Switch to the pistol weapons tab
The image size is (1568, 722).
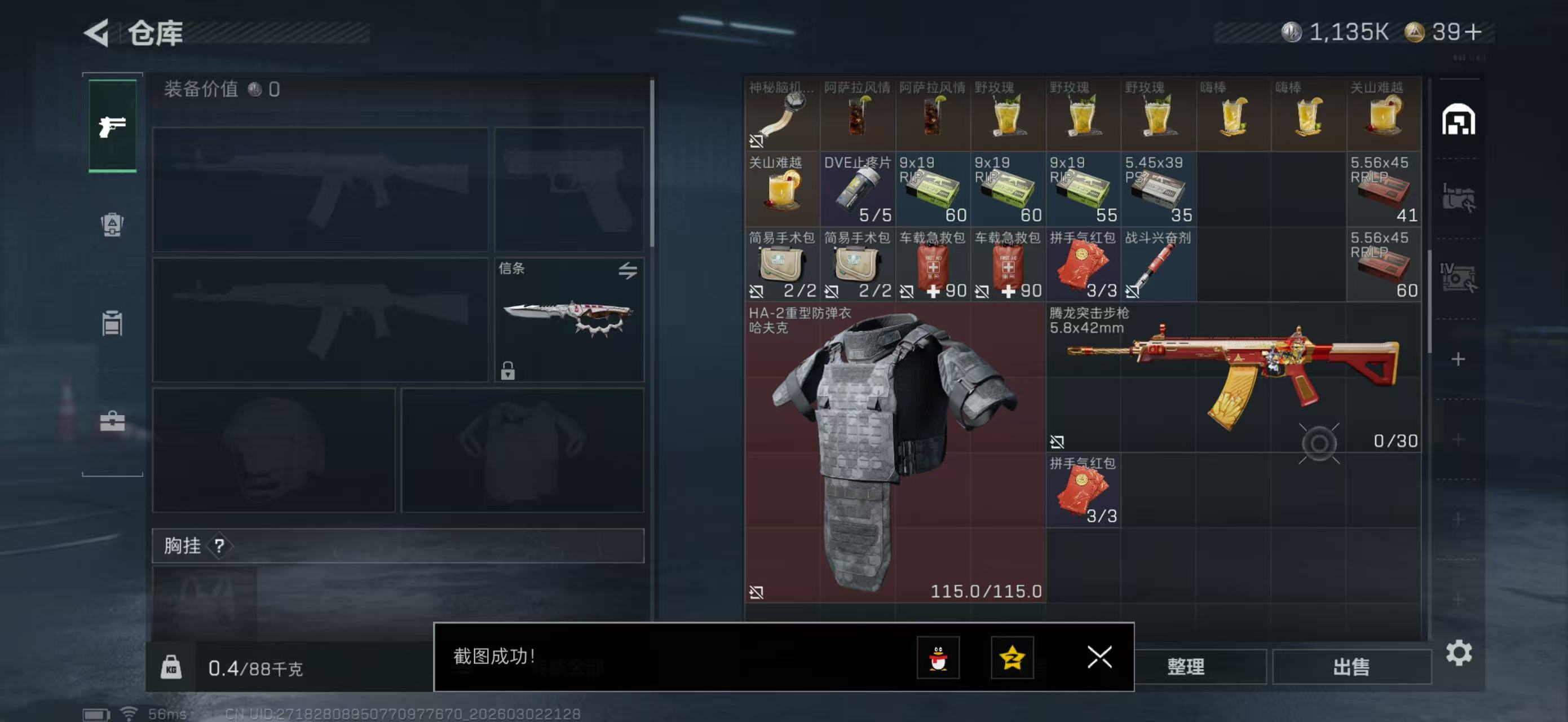pyautogui.click(x=112, y=125)
